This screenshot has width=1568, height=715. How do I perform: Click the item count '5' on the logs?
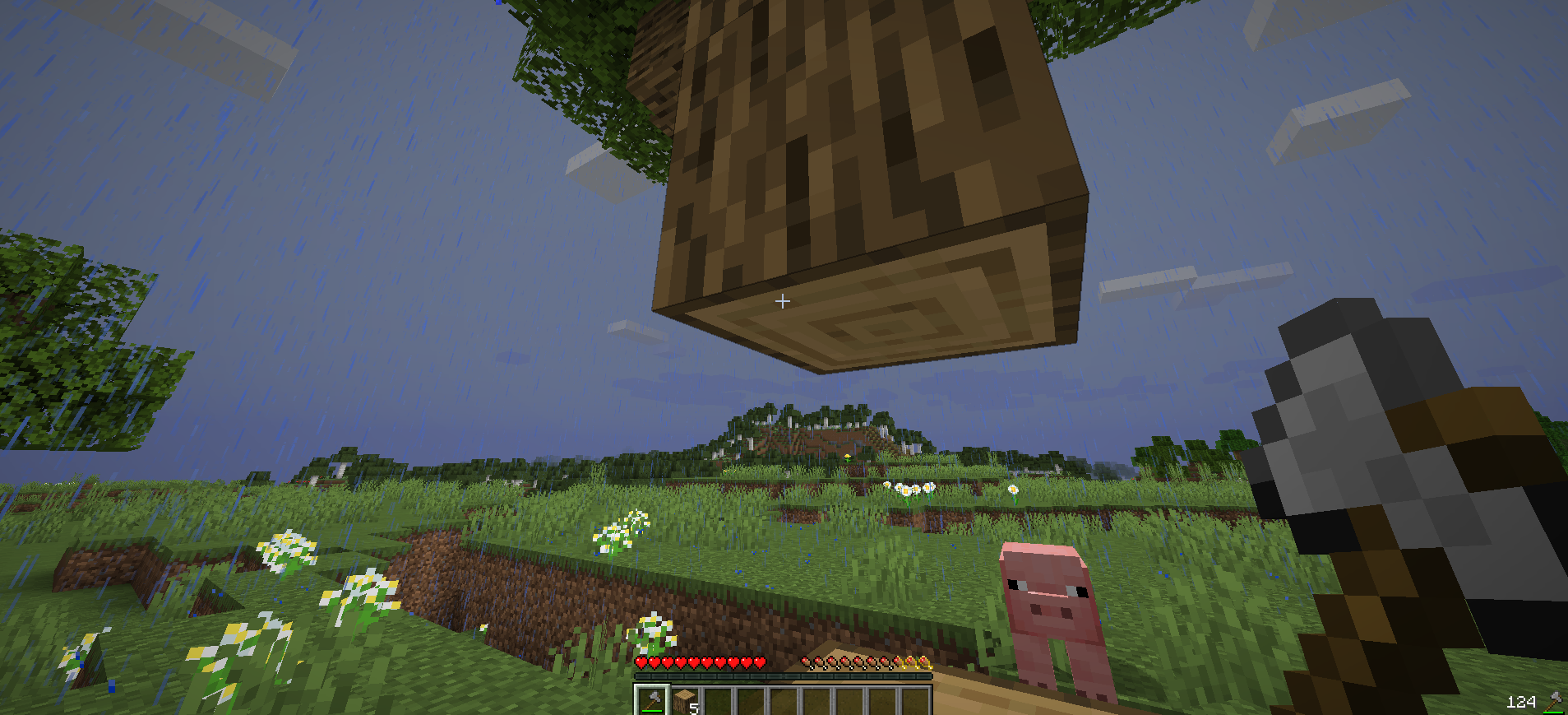[693, 708]
